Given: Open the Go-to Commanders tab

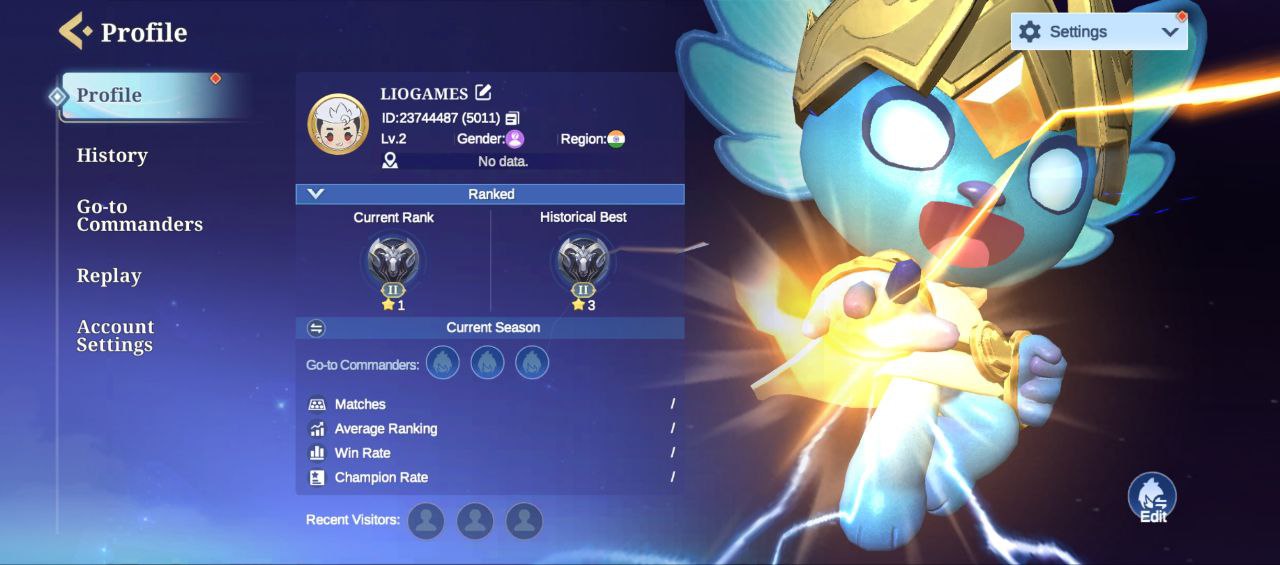Looking at the screenshot, I should 139,215.
